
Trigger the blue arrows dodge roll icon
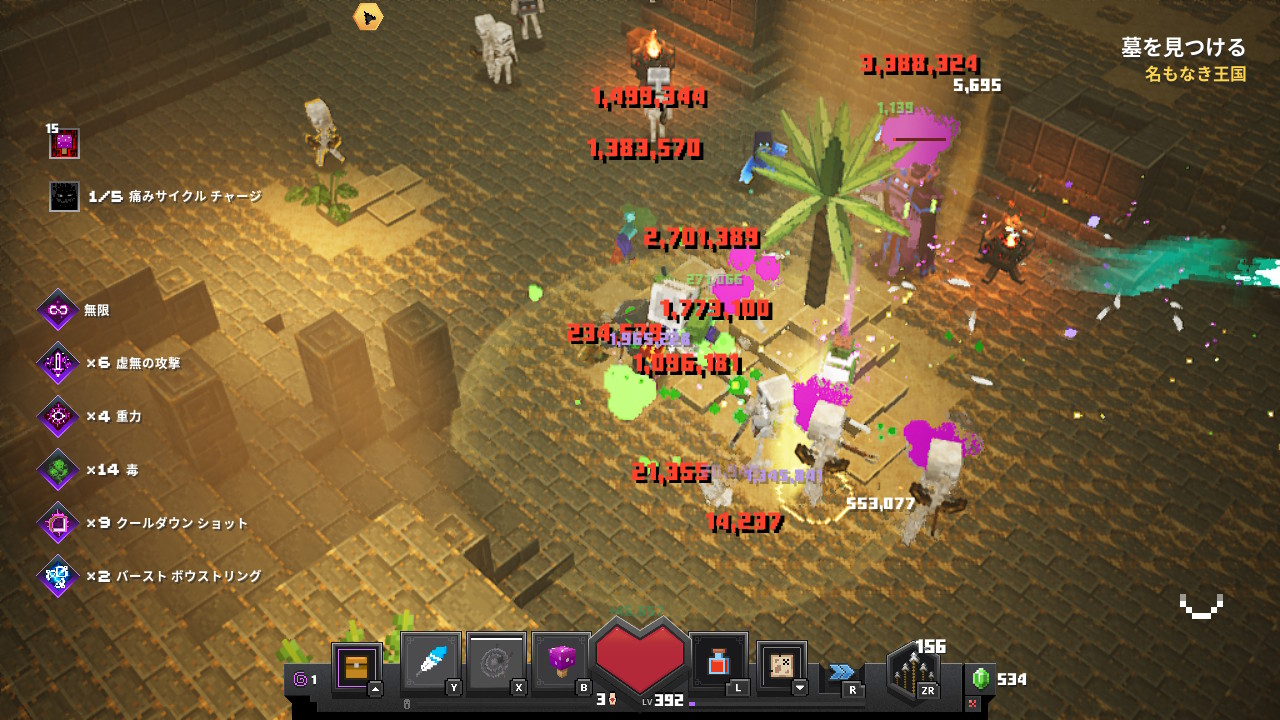pos(842,672)
